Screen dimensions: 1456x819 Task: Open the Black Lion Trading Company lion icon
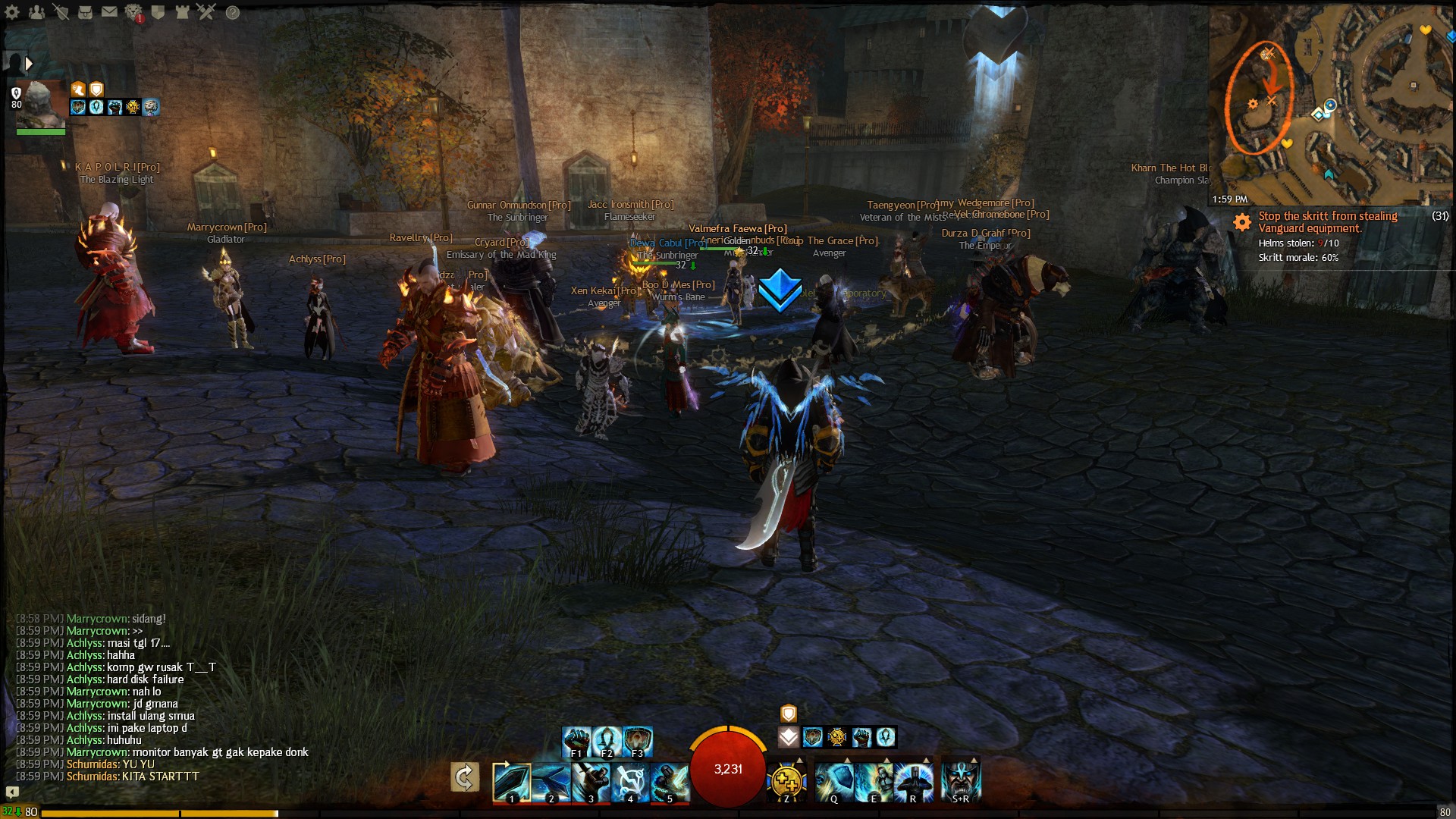[x=133, y=12]
